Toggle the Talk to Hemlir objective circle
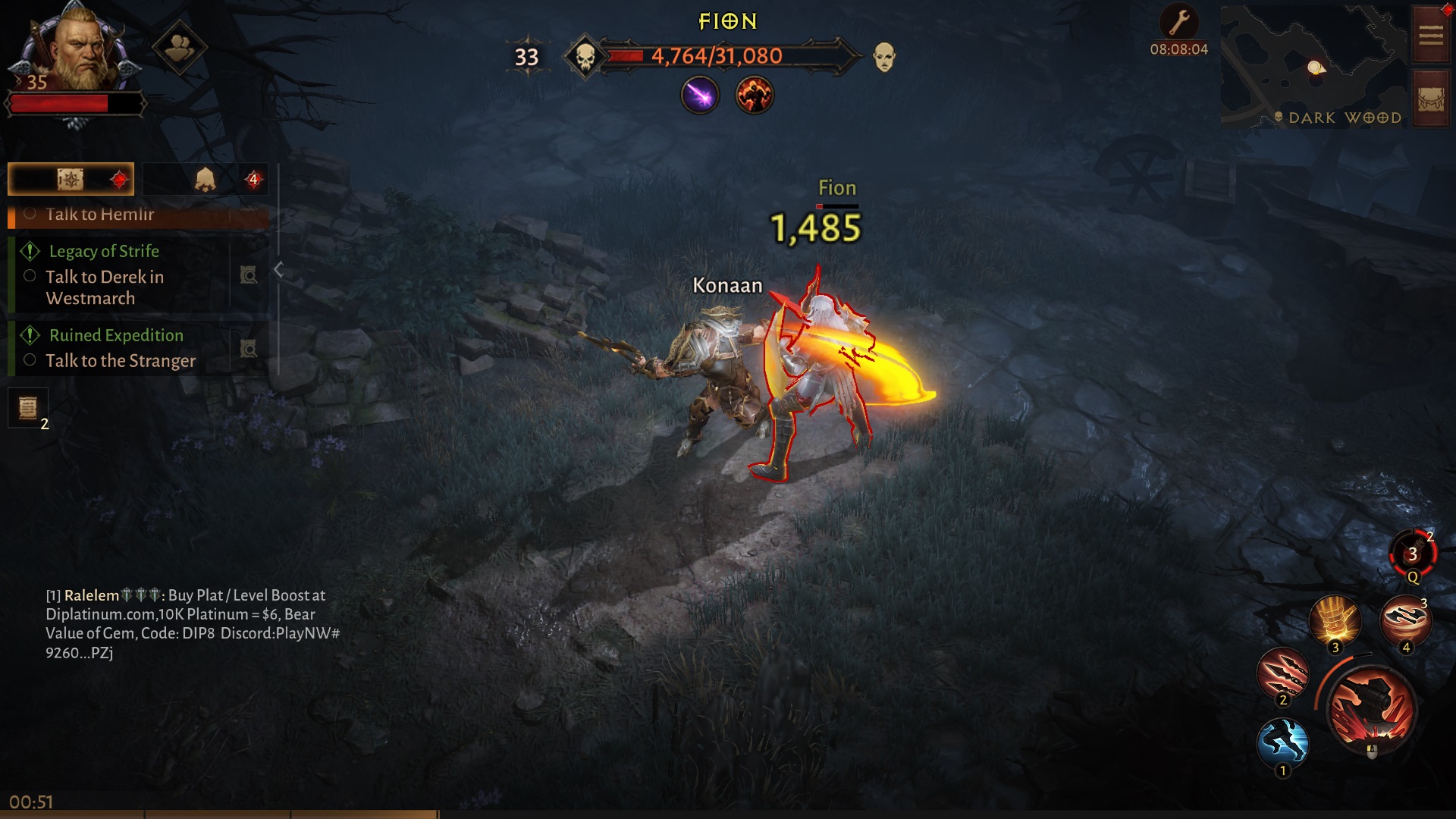Image resolution: width=1456 pixels, height=819 pixels. (x=30, y=214)
